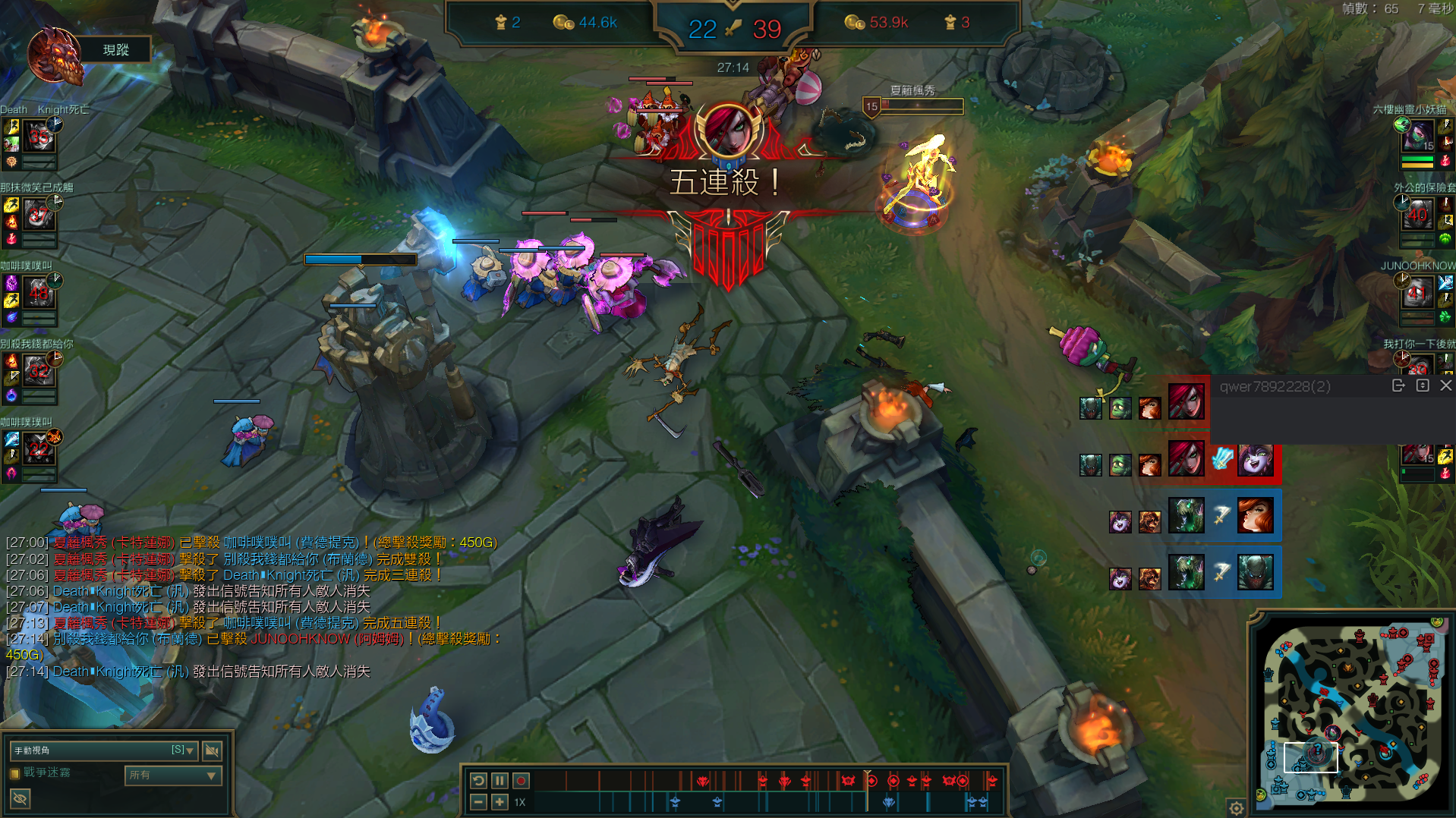Open the 所有 team visibility dropdown

[x=173, y=775]
